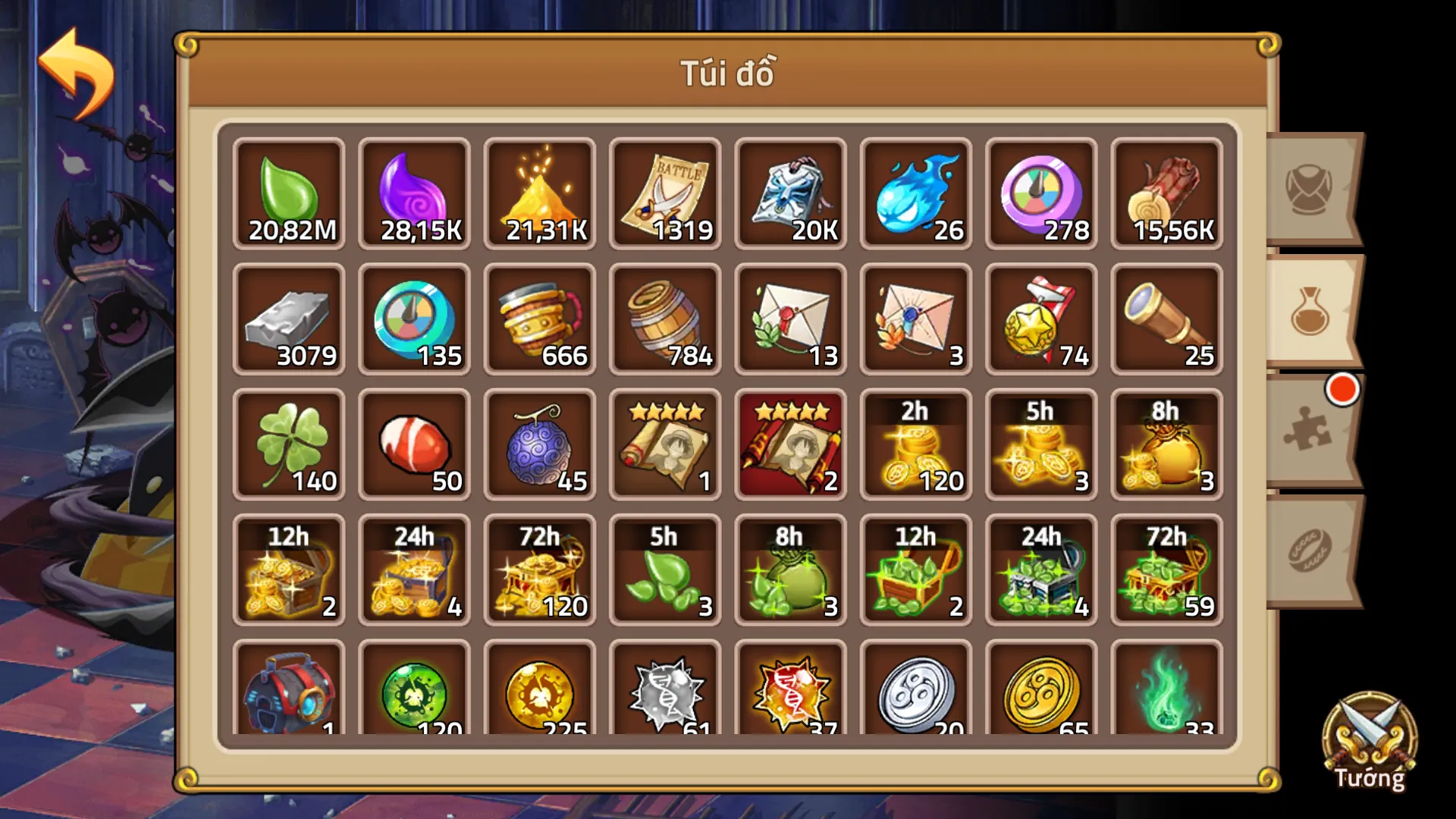Select the 72h gold chest showing 120
The height and width of the screenshot is (819, 1456).
[540, 570]
